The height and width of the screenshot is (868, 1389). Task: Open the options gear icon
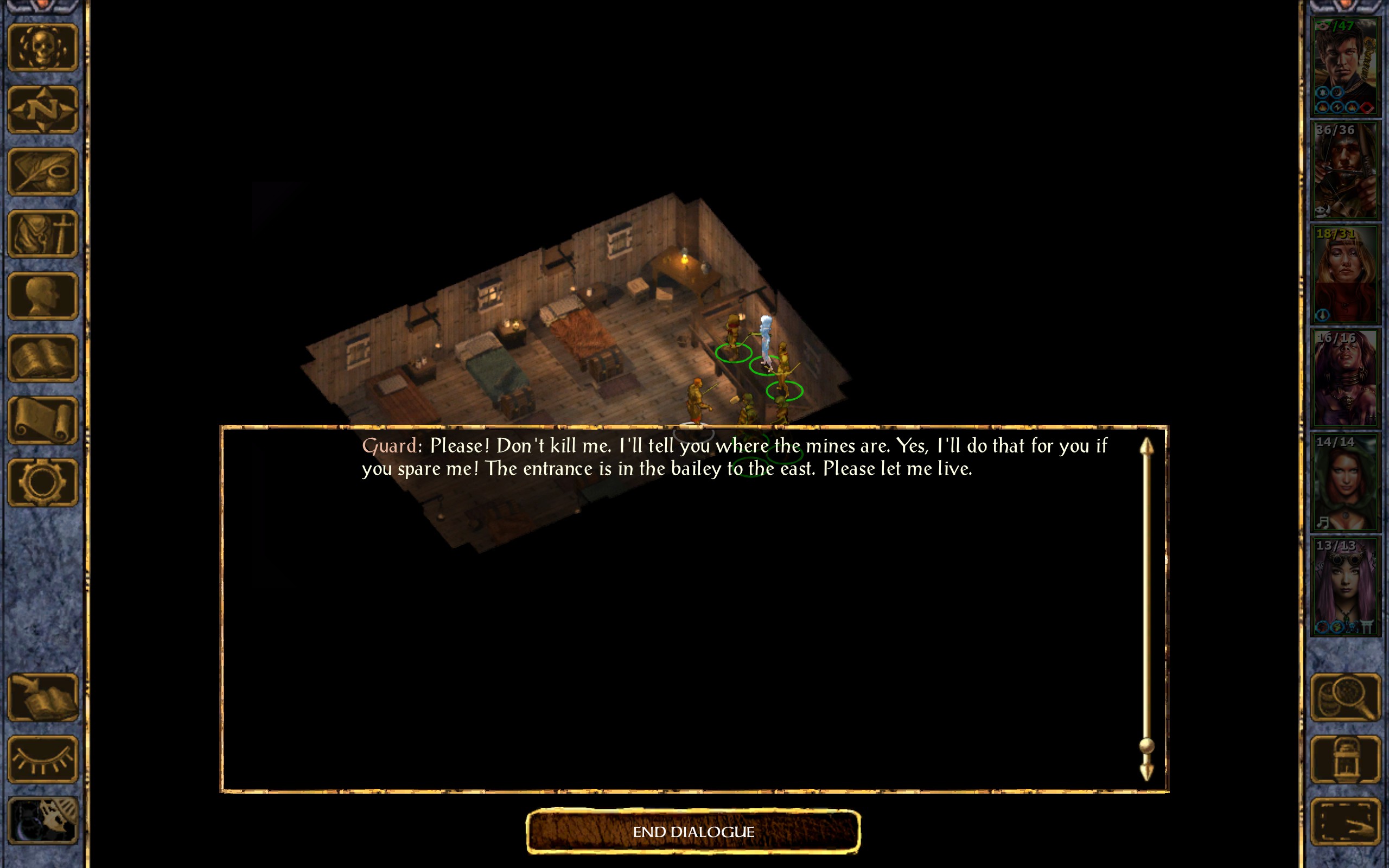pyautogui.click(x=43, y=482)
